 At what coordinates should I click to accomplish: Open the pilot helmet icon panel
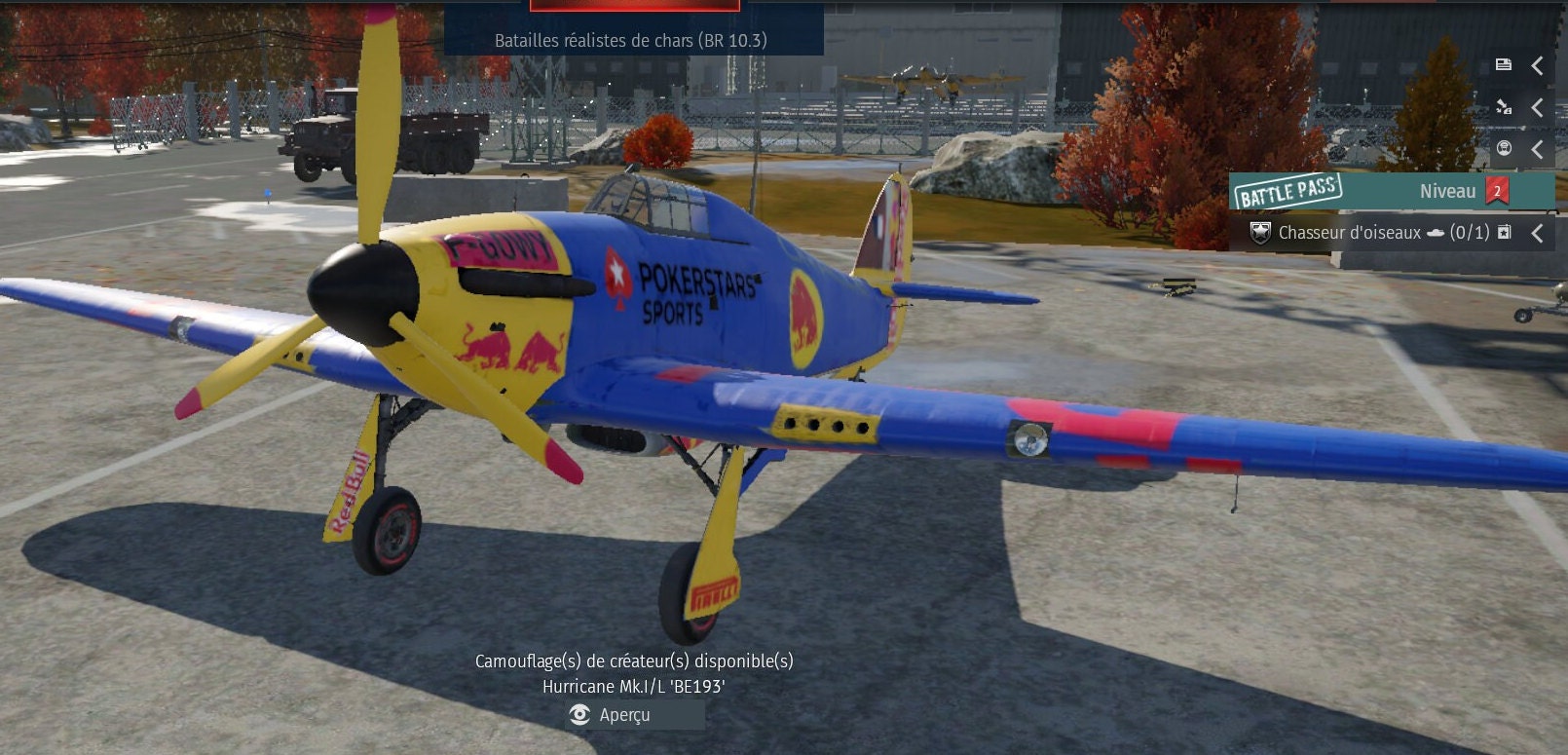click(1503, 147)
